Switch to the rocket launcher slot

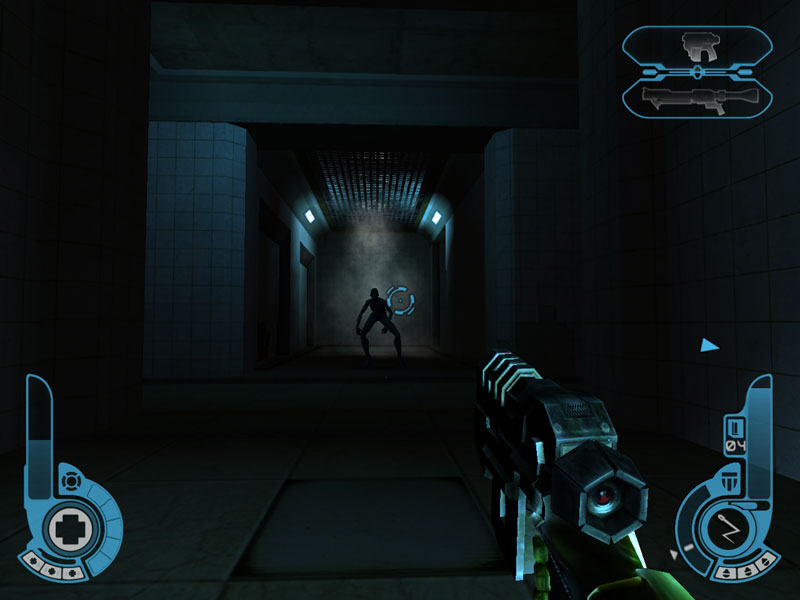pos(697,97)
